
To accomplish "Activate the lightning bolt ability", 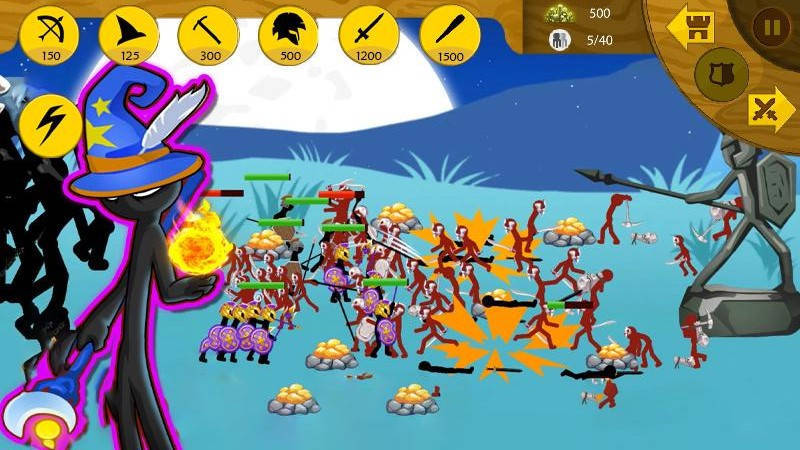I will [x=49, y=124].
